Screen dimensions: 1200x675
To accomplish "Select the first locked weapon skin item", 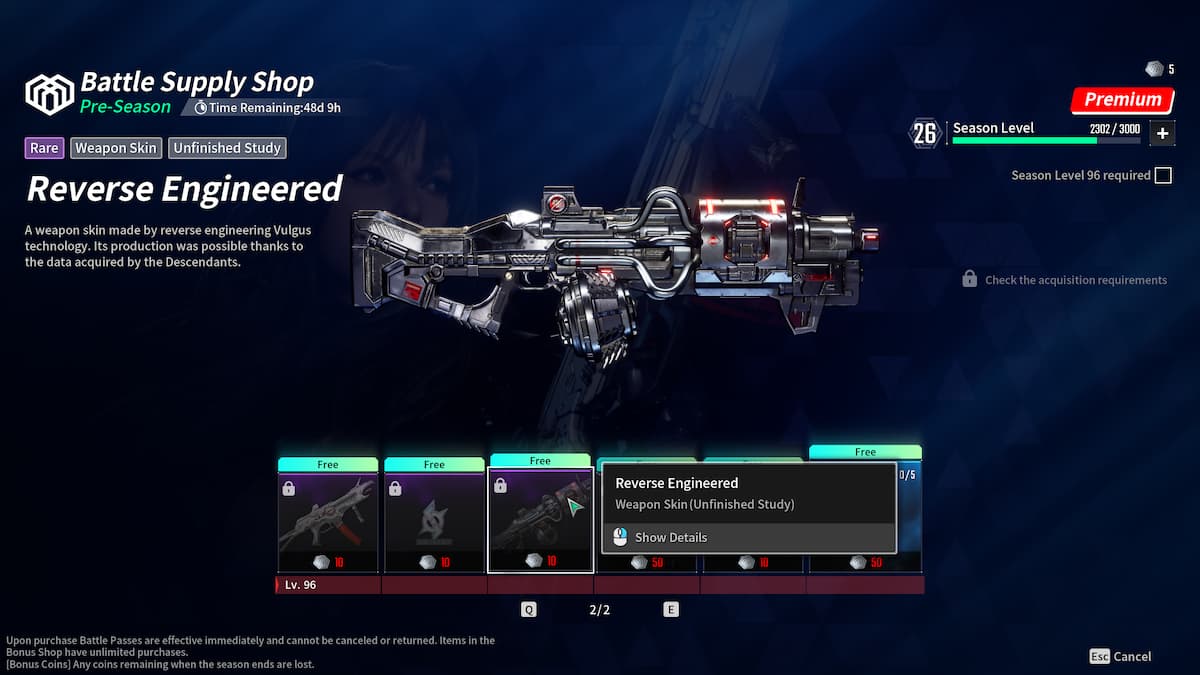I will (x=328, y=522).
